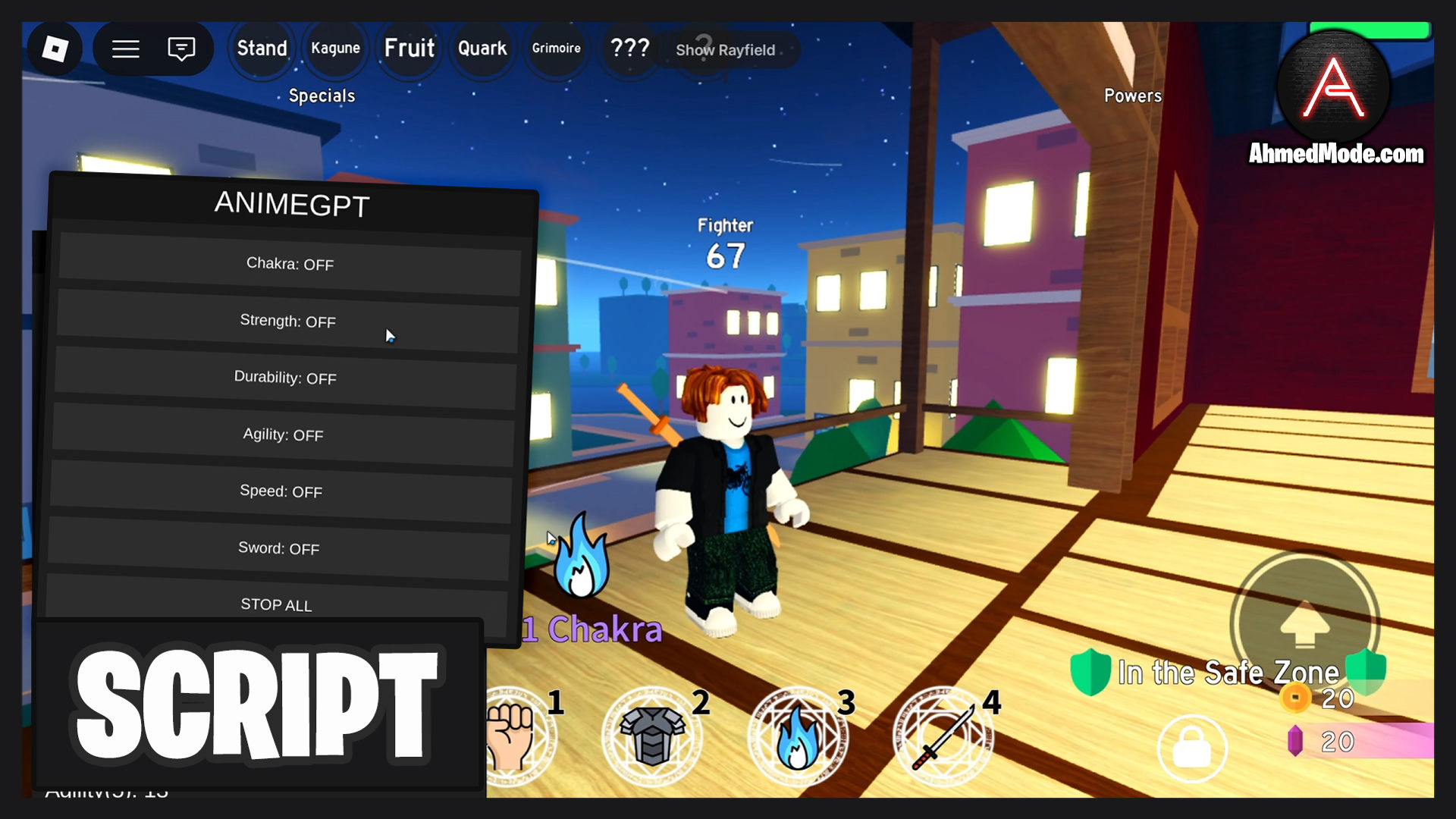Toggle the Sword: OFF option

(278, 548)
